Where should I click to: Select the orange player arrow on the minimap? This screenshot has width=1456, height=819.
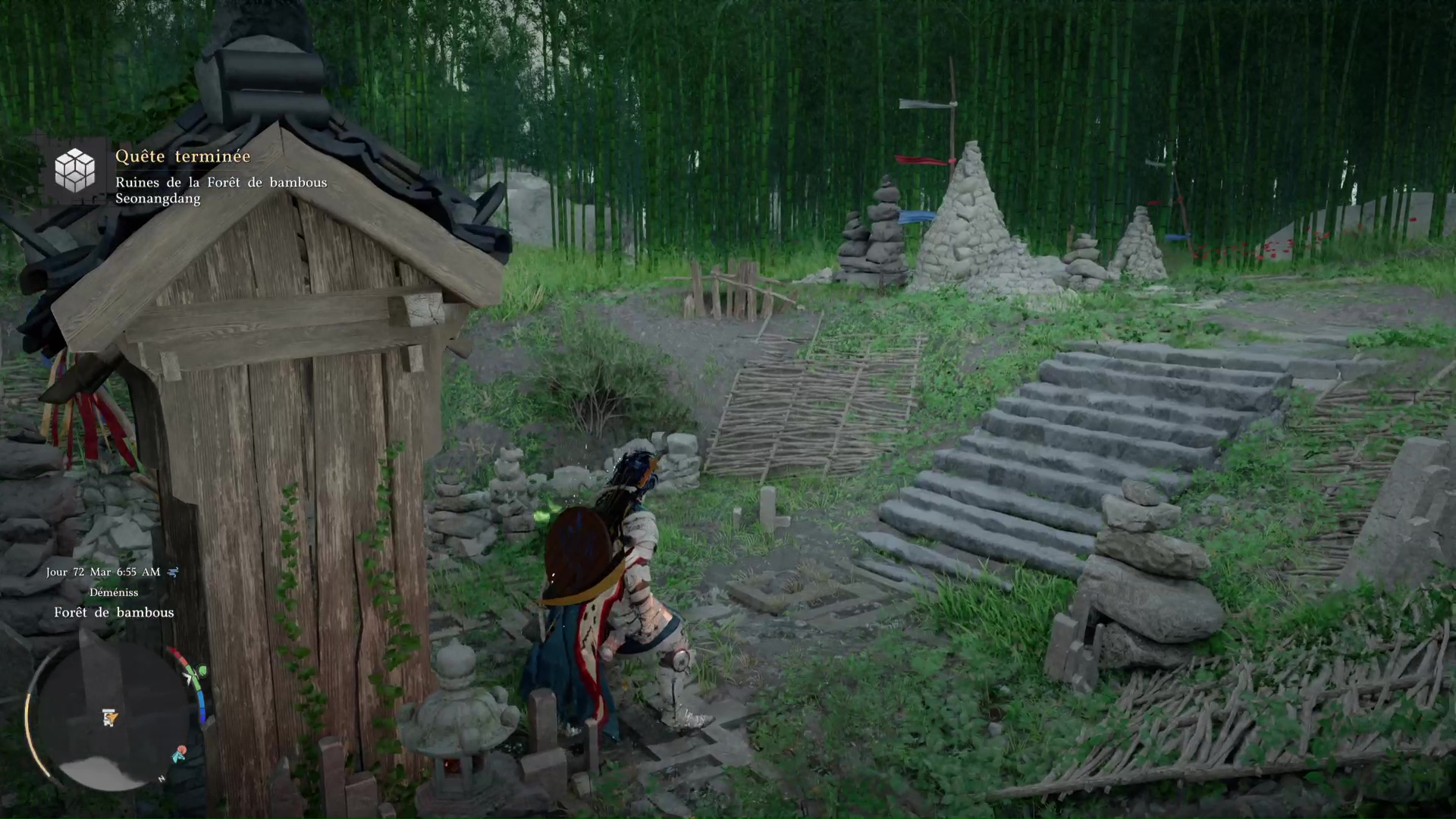click(112, 717)
